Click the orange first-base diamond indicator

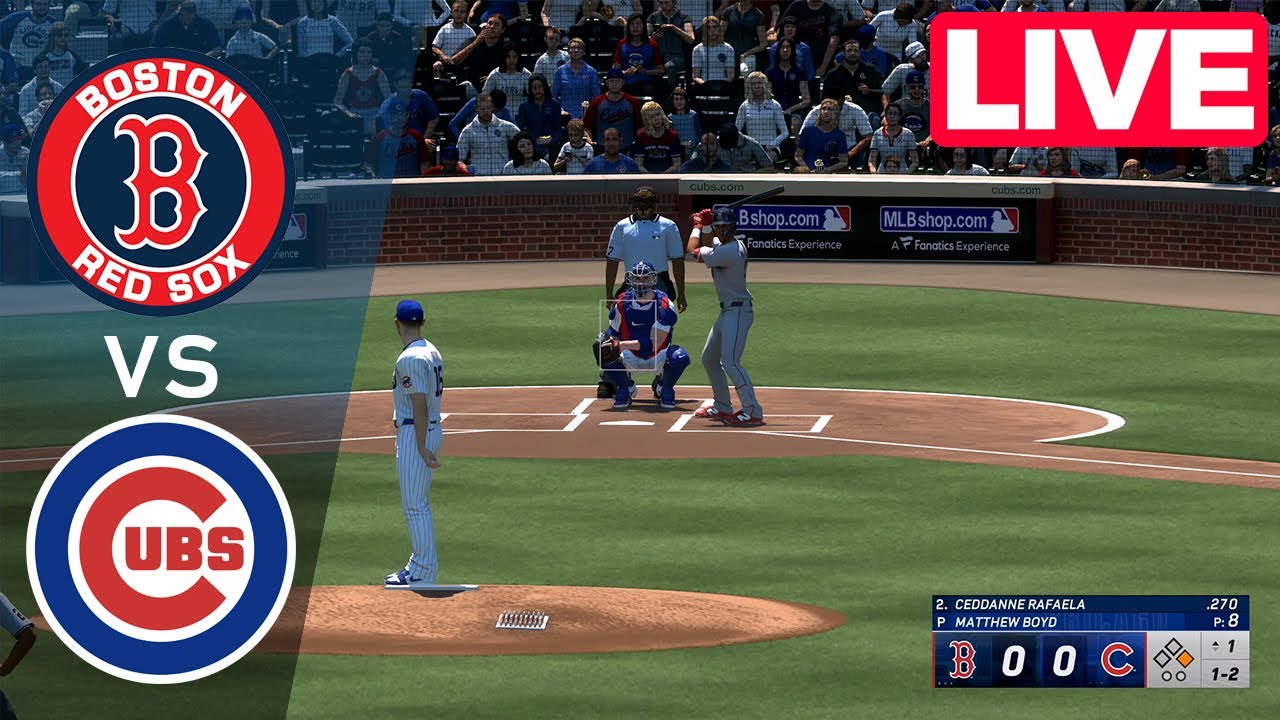coord(1184,657)
